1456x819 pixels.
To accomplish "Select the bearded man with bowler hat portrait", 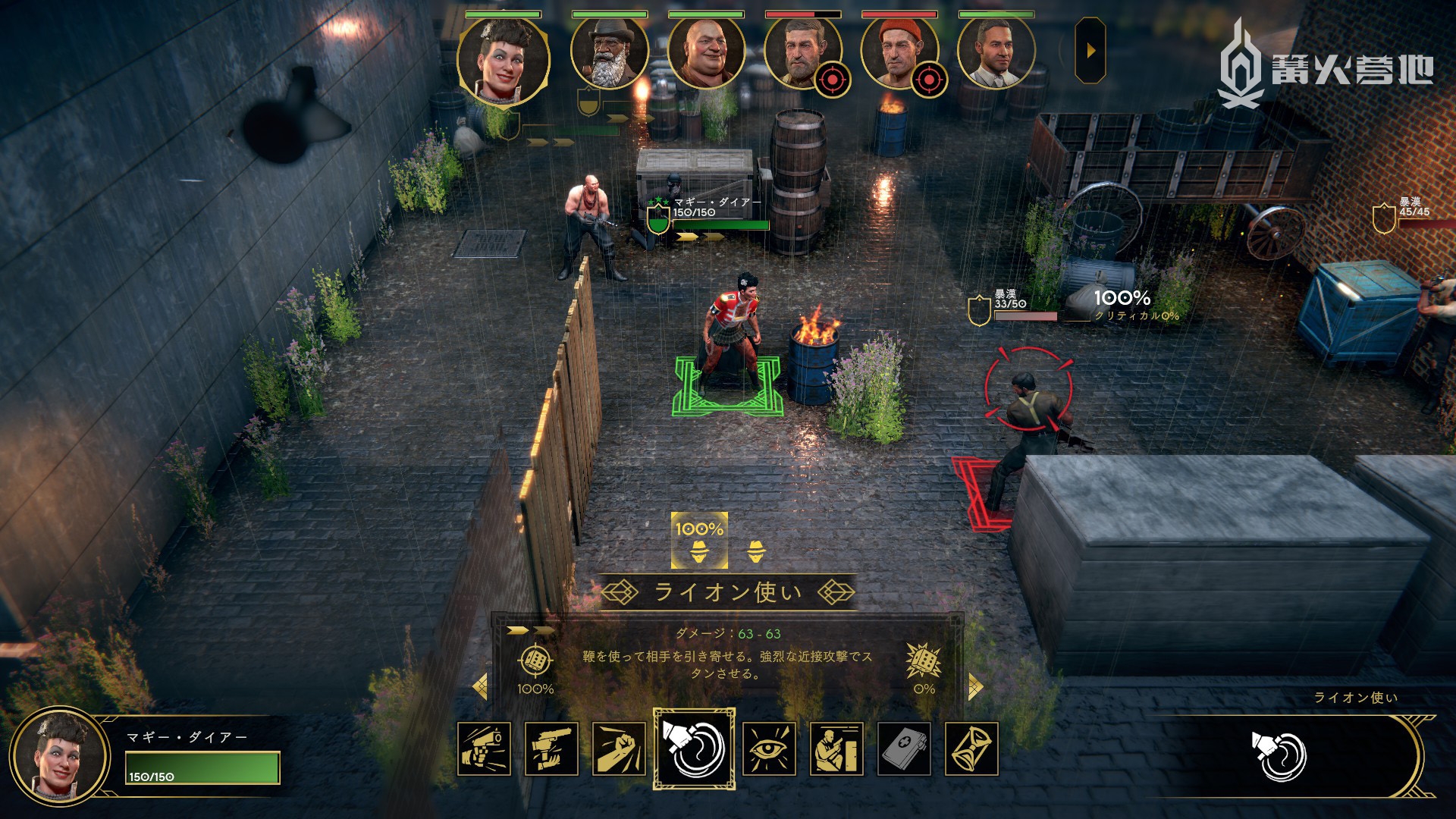I will click(x=609, y=53).
